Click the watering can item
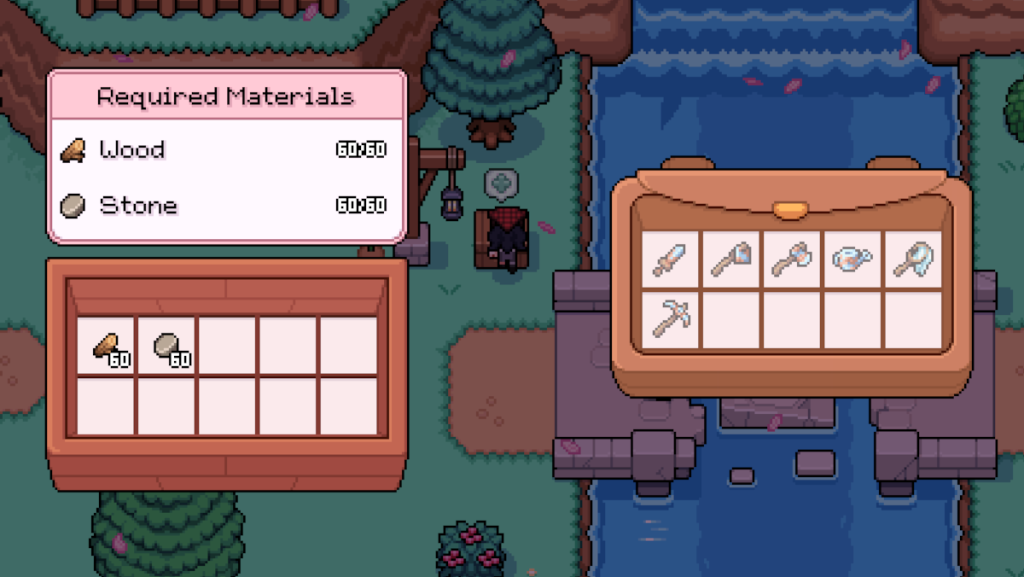The height and width of the screenshot is (577, 1024). tap(852, 260)
